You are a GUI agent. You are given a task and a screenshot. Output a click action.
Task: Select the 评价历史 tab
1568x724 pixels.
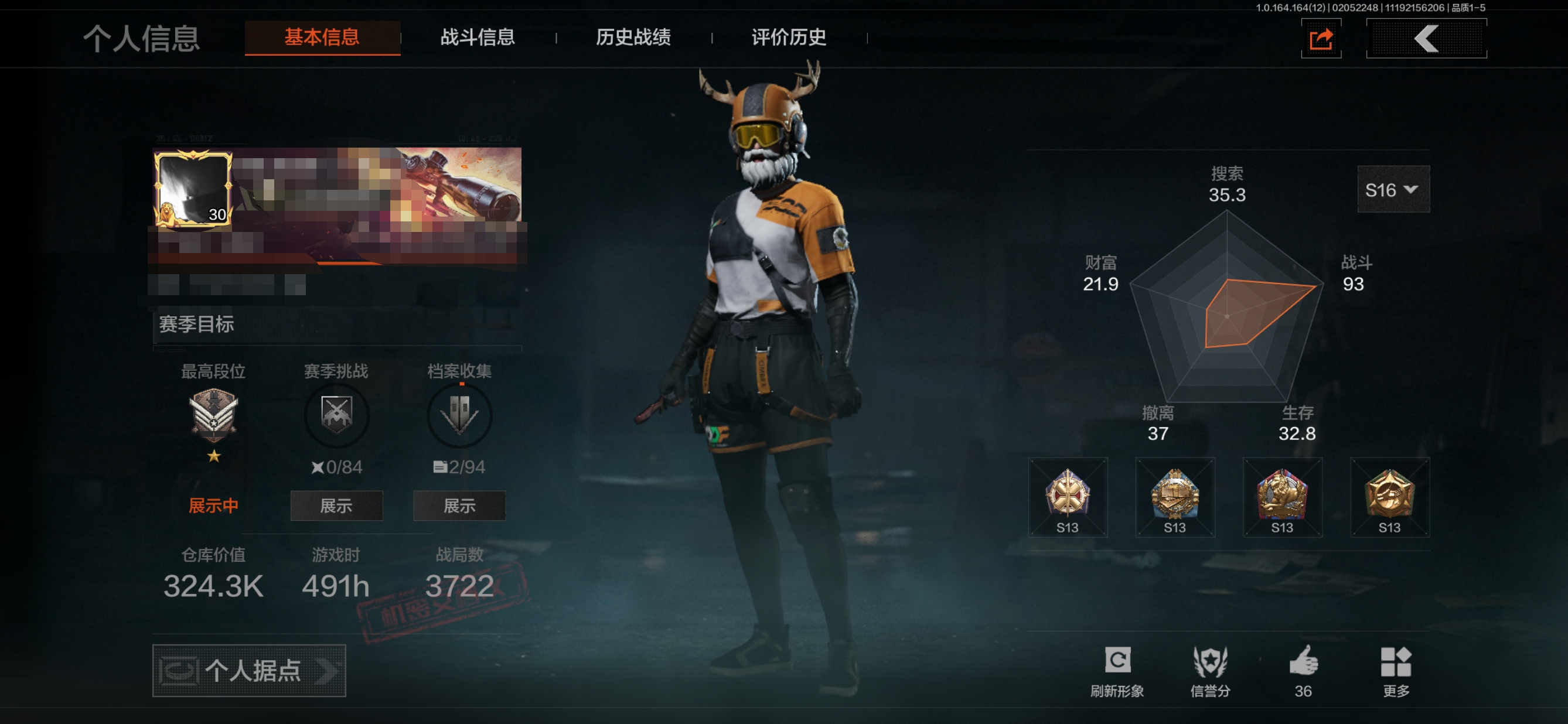(788, 37)
